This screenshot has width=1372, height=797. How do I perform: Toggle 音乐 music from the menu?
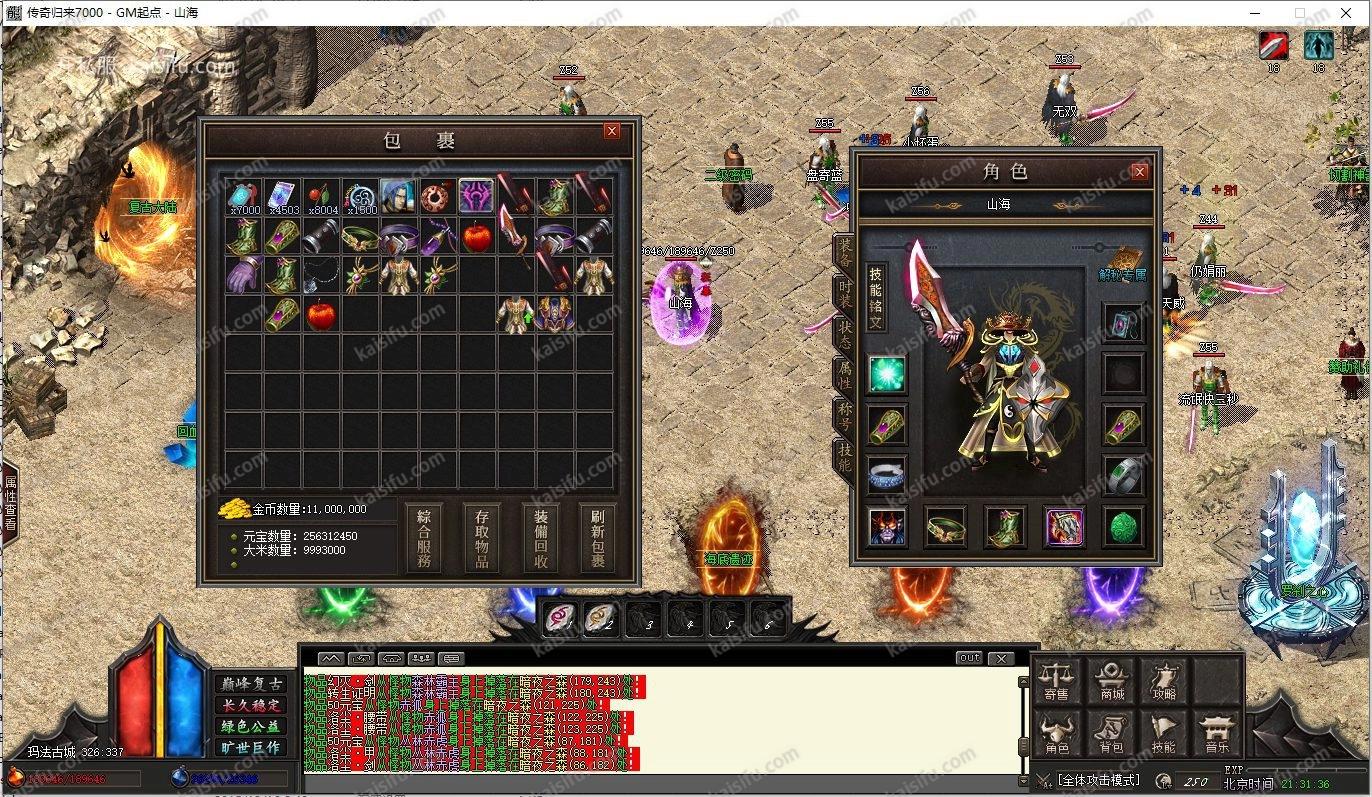(1217, 734)
